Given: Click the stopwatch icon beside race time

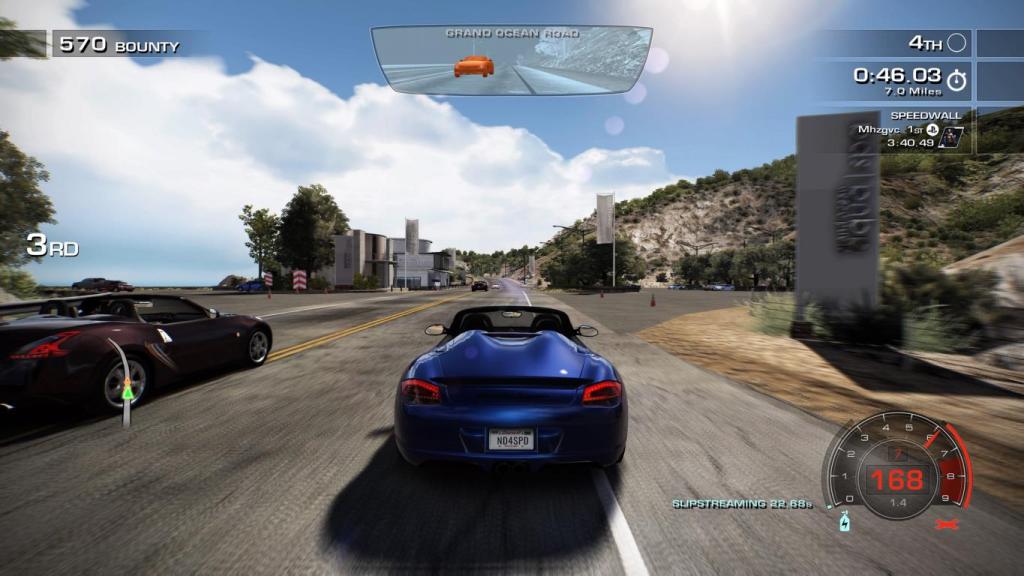Looking at the screenshot, I should (x=957, y=78).
